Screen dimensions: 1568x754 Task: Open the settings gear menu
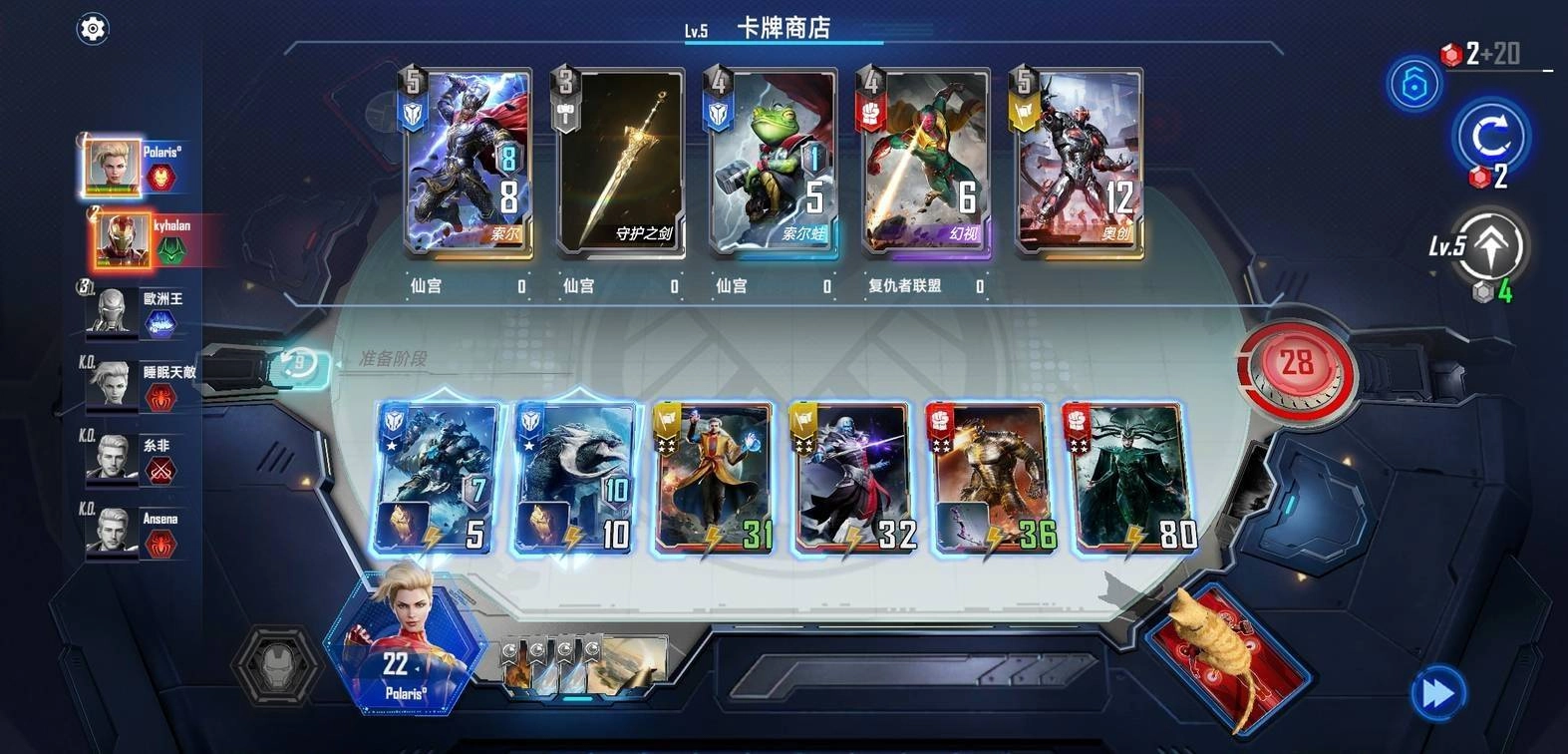93,27
